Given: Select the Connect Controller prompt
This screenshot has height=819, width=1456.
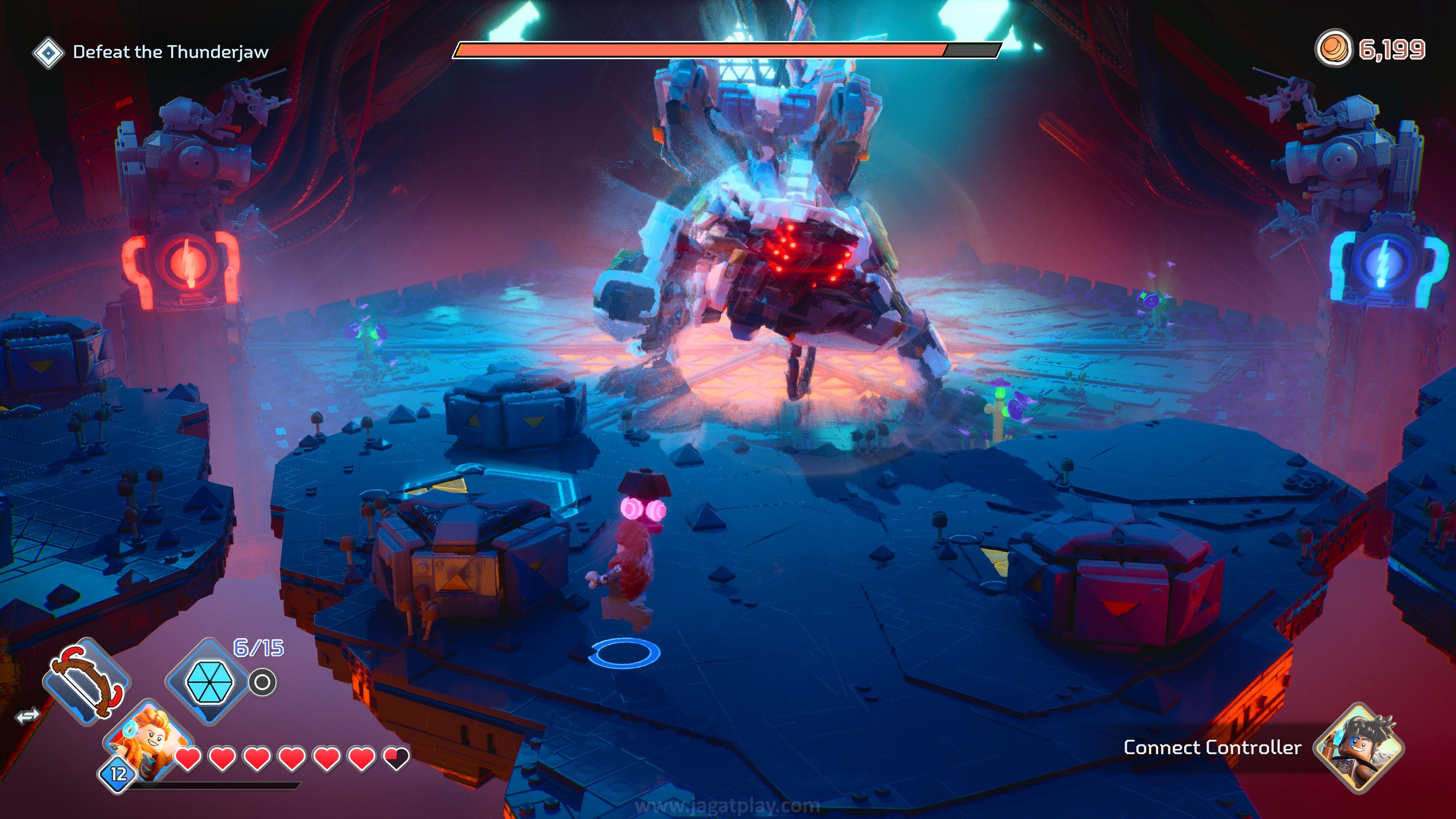Looking at the screenshot, I should click(x=1212, y=748).
